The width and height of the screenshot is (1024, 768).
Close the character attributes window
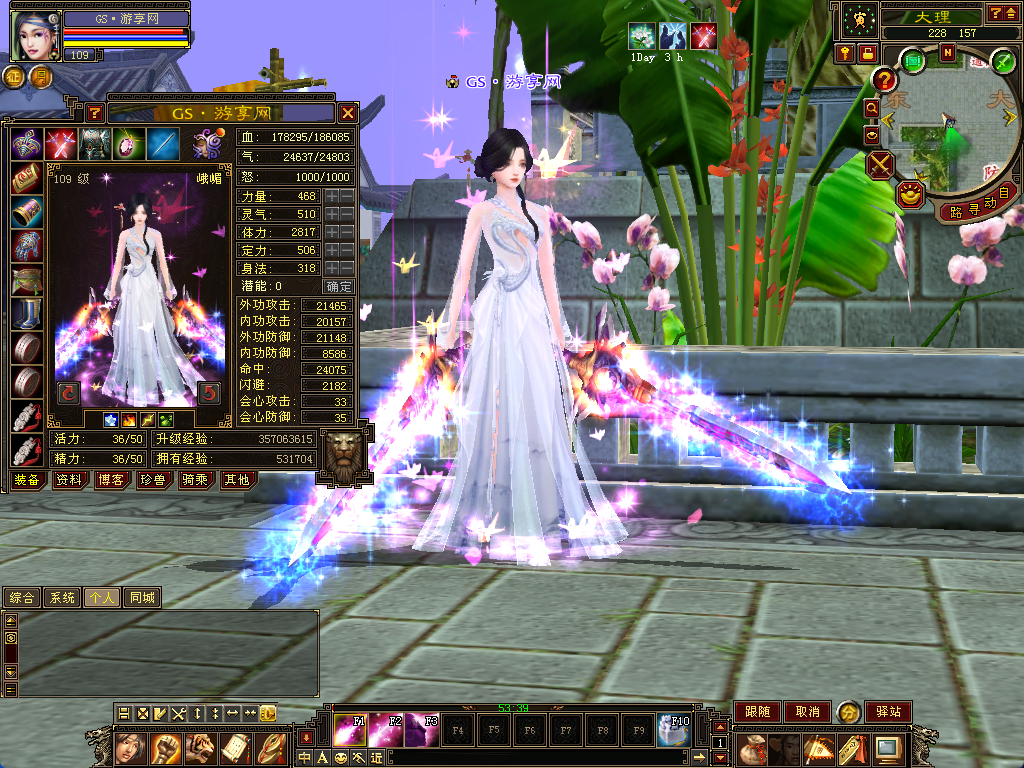(x=348, y=113)
